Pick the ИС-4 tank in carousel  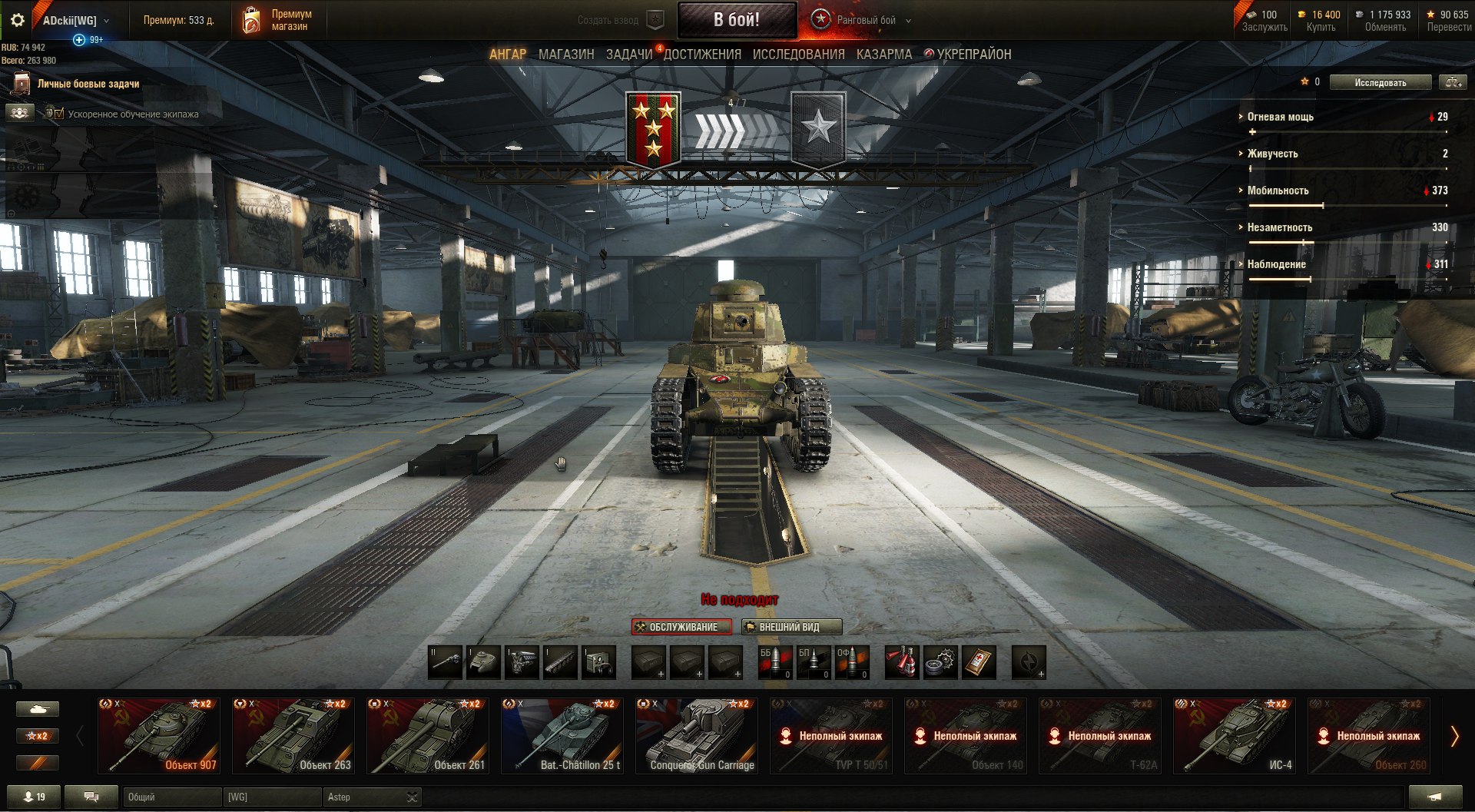[1235, 735]
